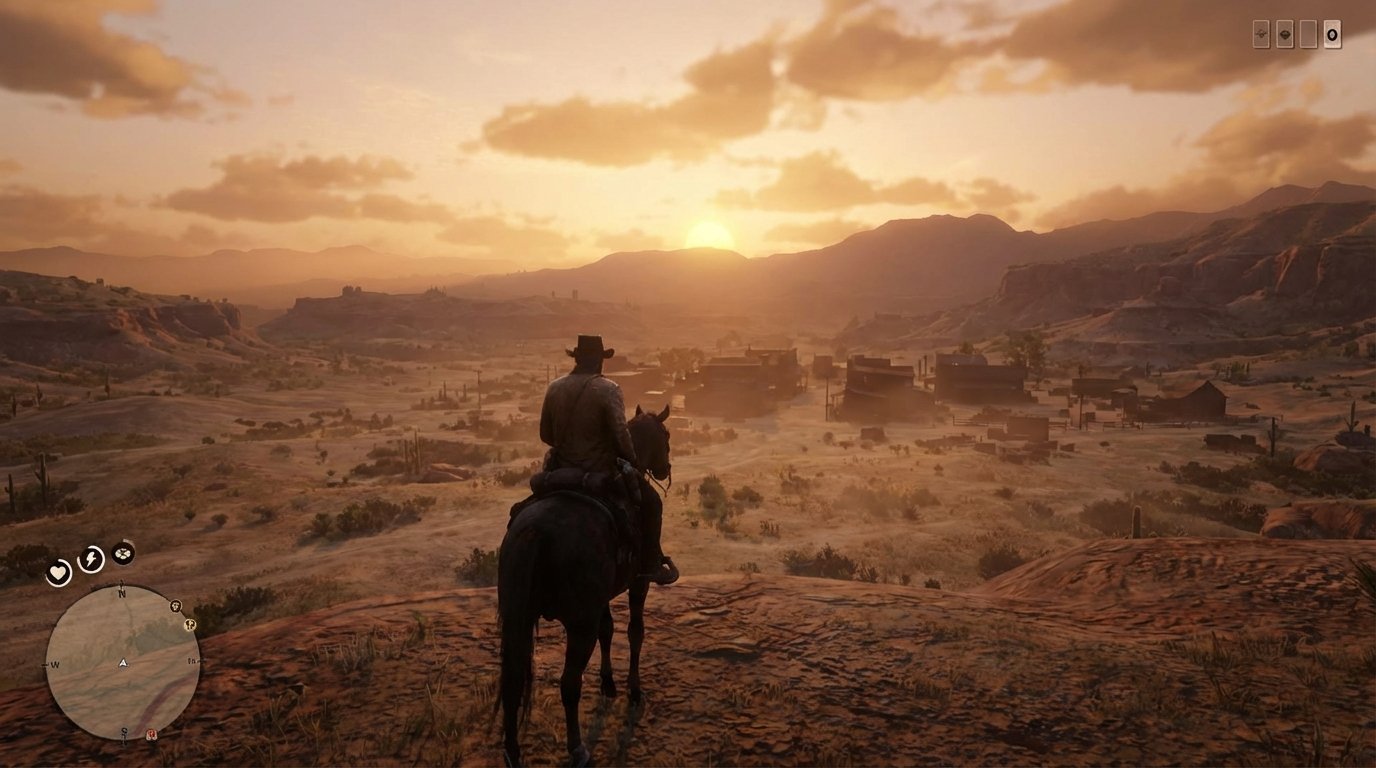1376x768 pixels.
Task: Click the Dead Eye core icon
Action: pos(122,553)
